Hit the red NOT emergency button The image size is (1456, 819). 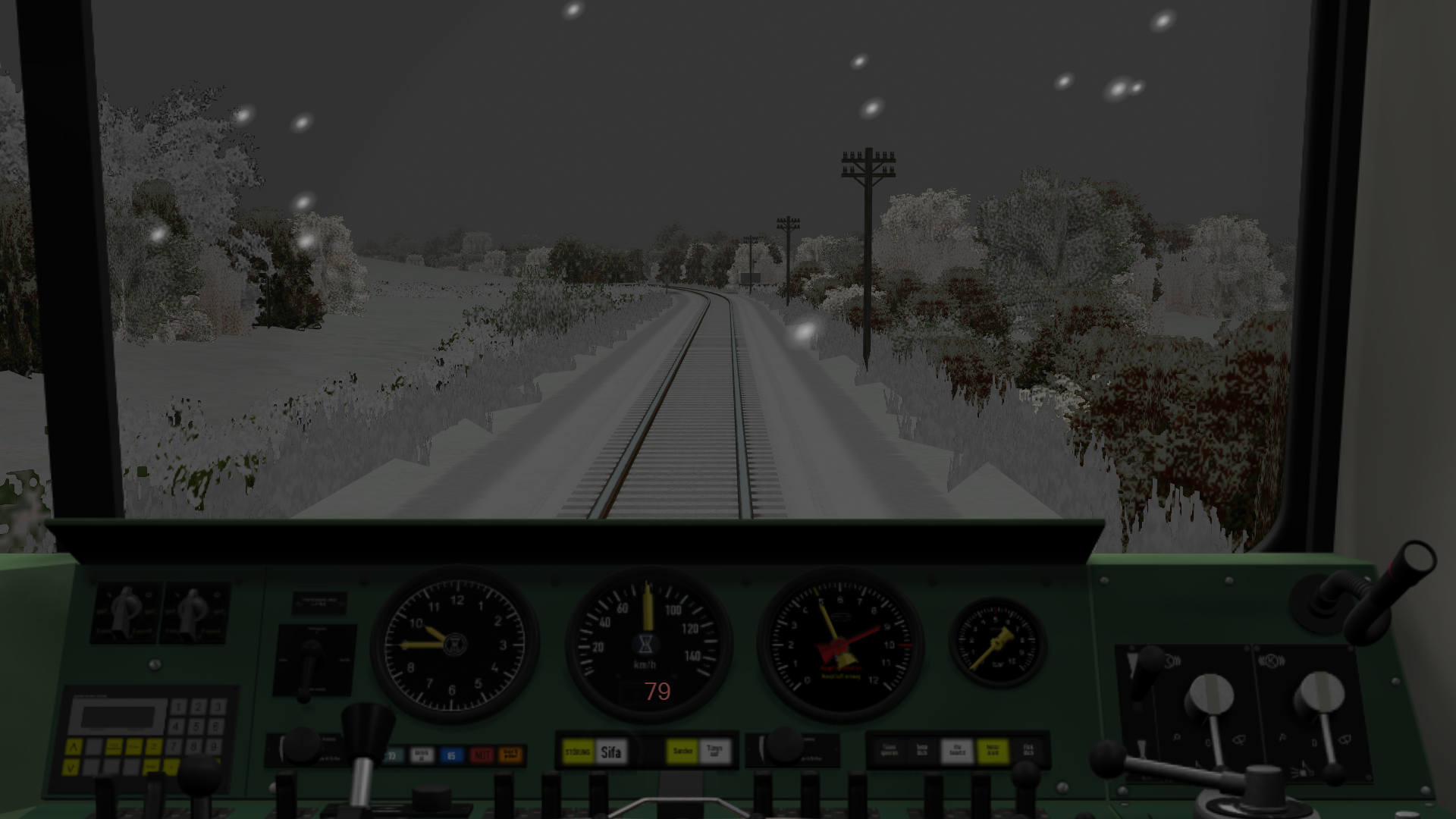tap(482, 755)
